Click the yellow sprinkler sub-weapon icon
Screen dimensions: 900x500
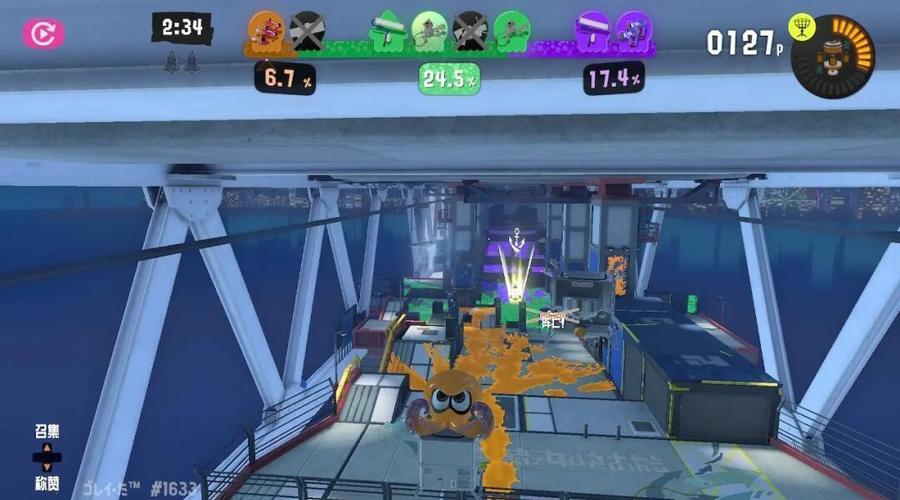[802, 27]
